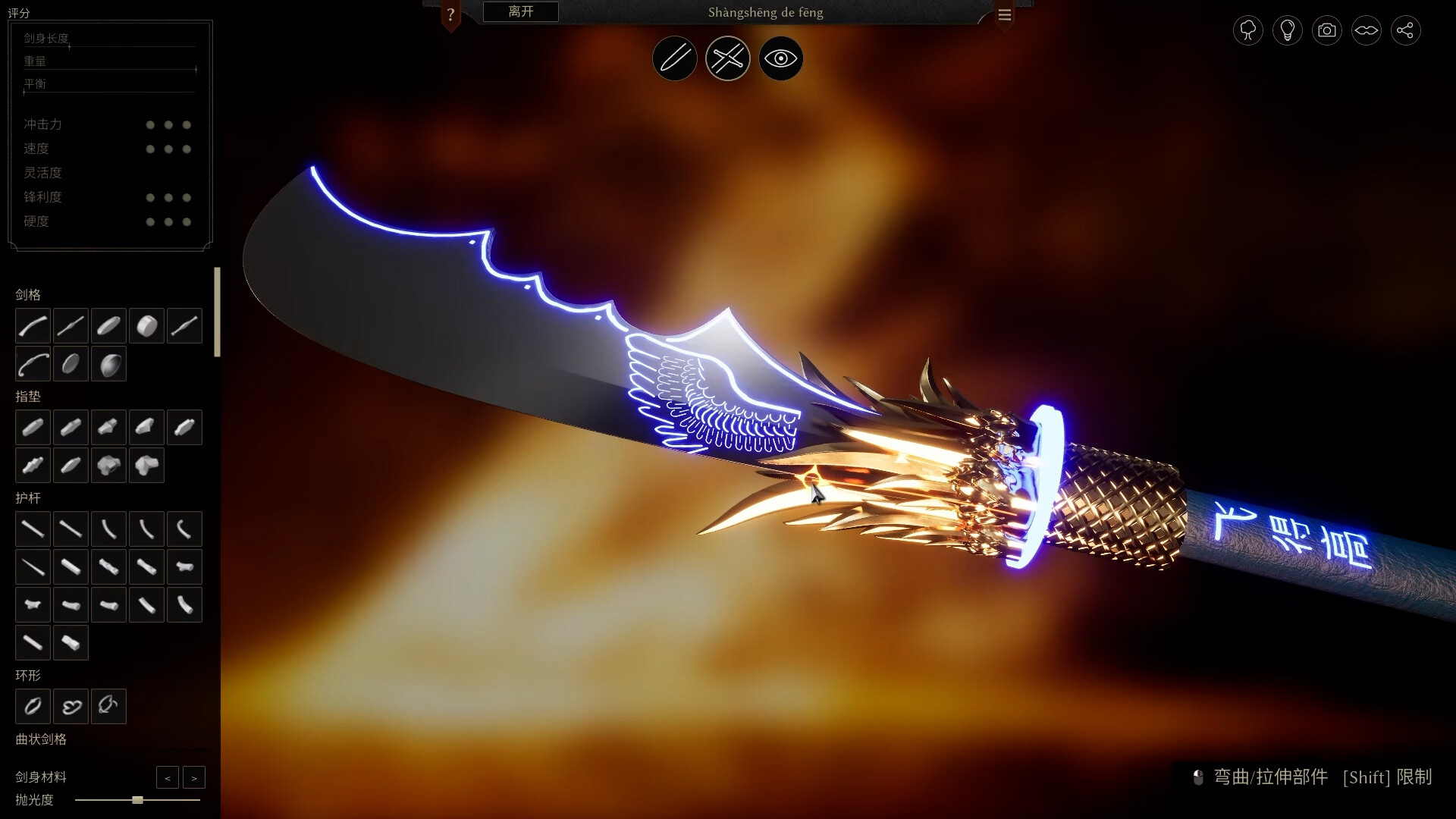This screenshot has height=819, width=1456.
Task: Select the first guard shape under 剑格
Action: [x=33, y=326]
